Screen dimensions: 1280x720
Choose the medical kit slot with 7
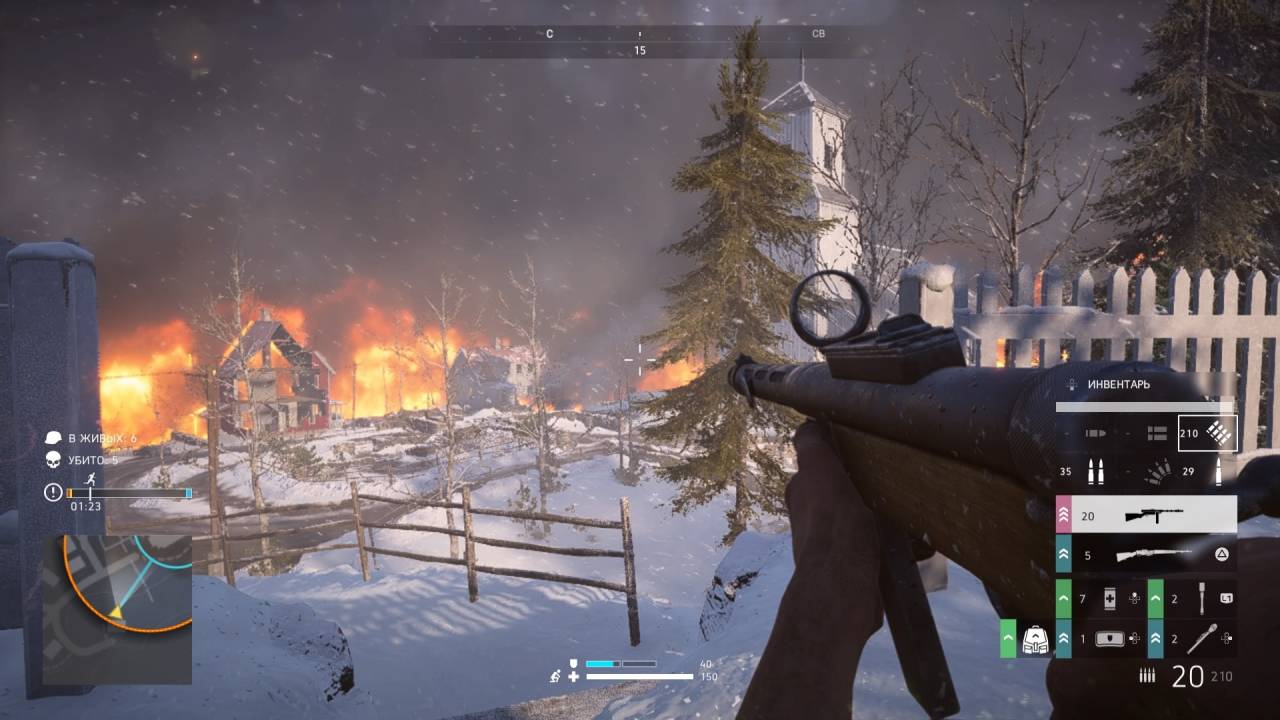1109,599
